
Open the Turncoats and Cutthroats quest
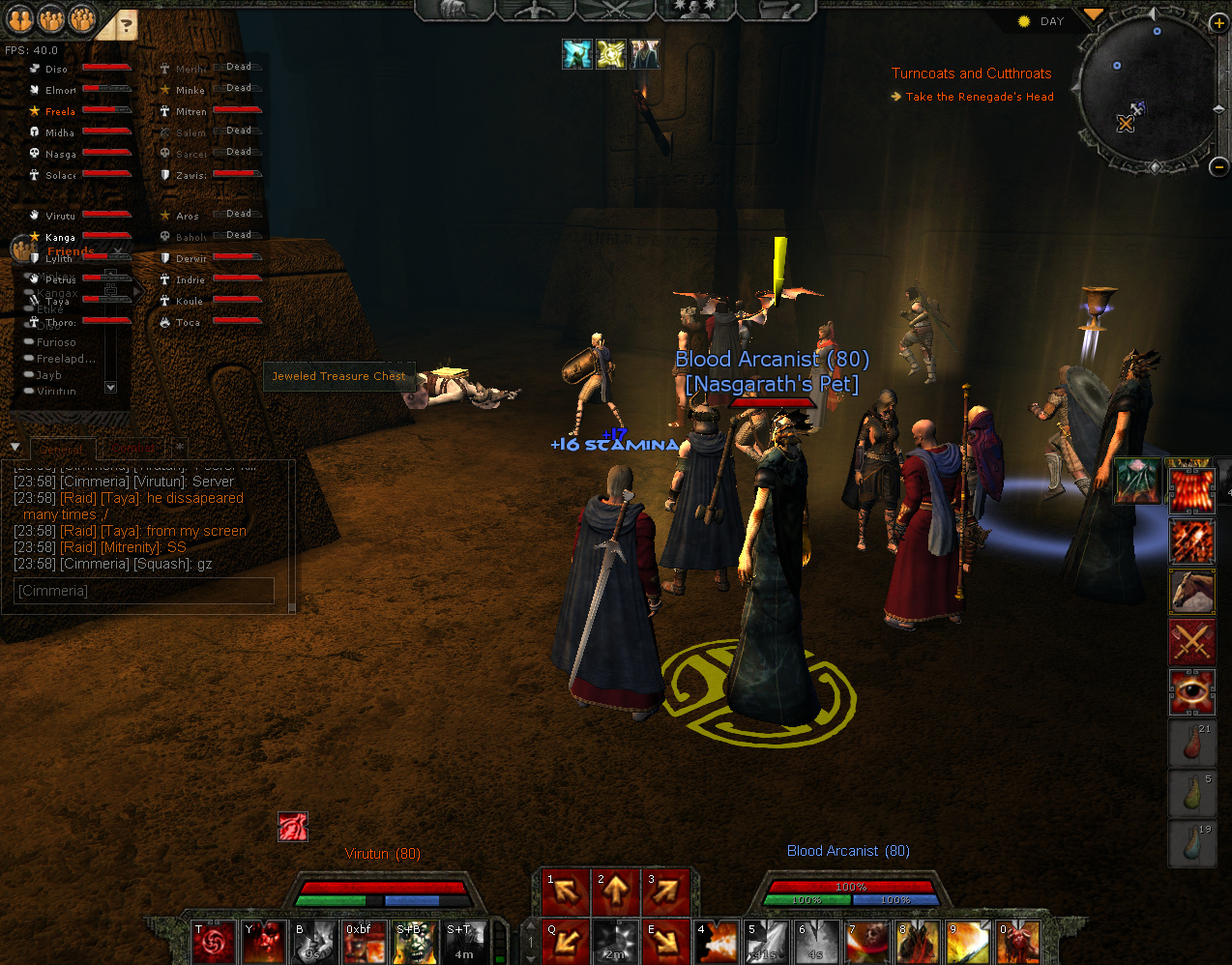[971, 73]
